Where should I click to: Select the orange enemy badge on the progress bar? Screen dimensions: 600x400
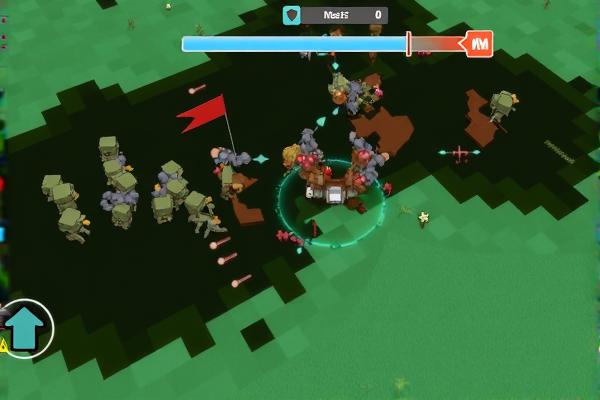pyautogui.click(x=479, y=43)
